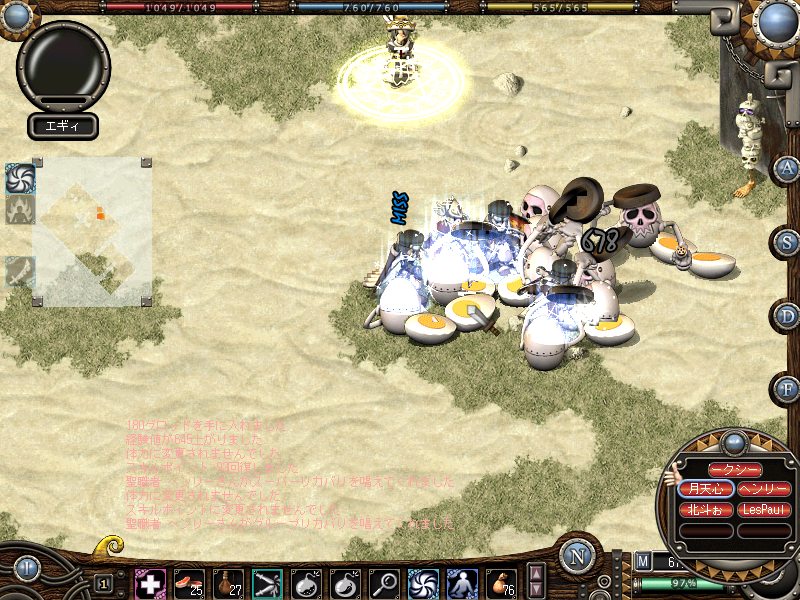Select party member ヘンリー
Viewport: 800px width, 600px height.
764,489
